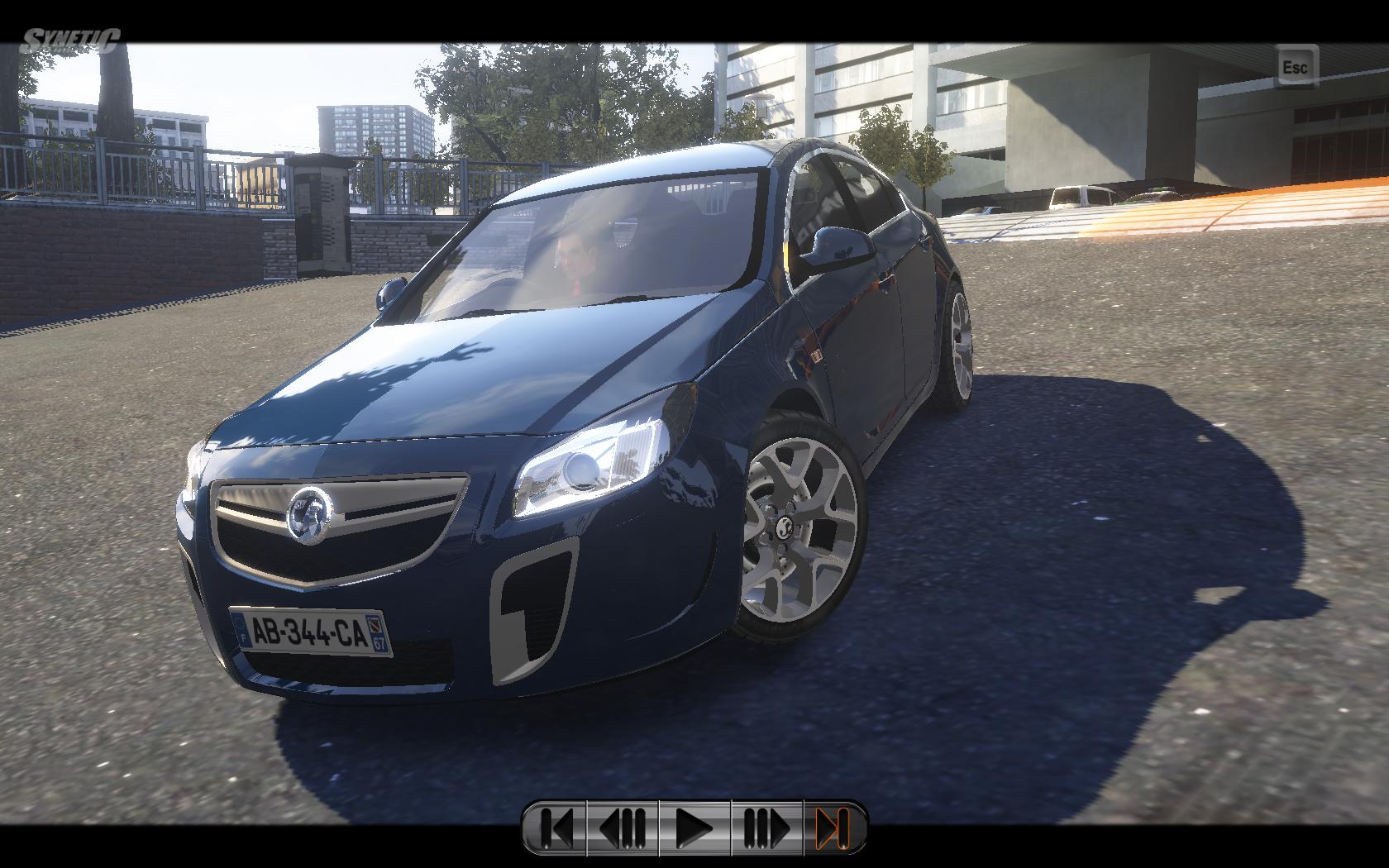Jump to the start of the replay
1389x868 pixels.
[556, 827]
